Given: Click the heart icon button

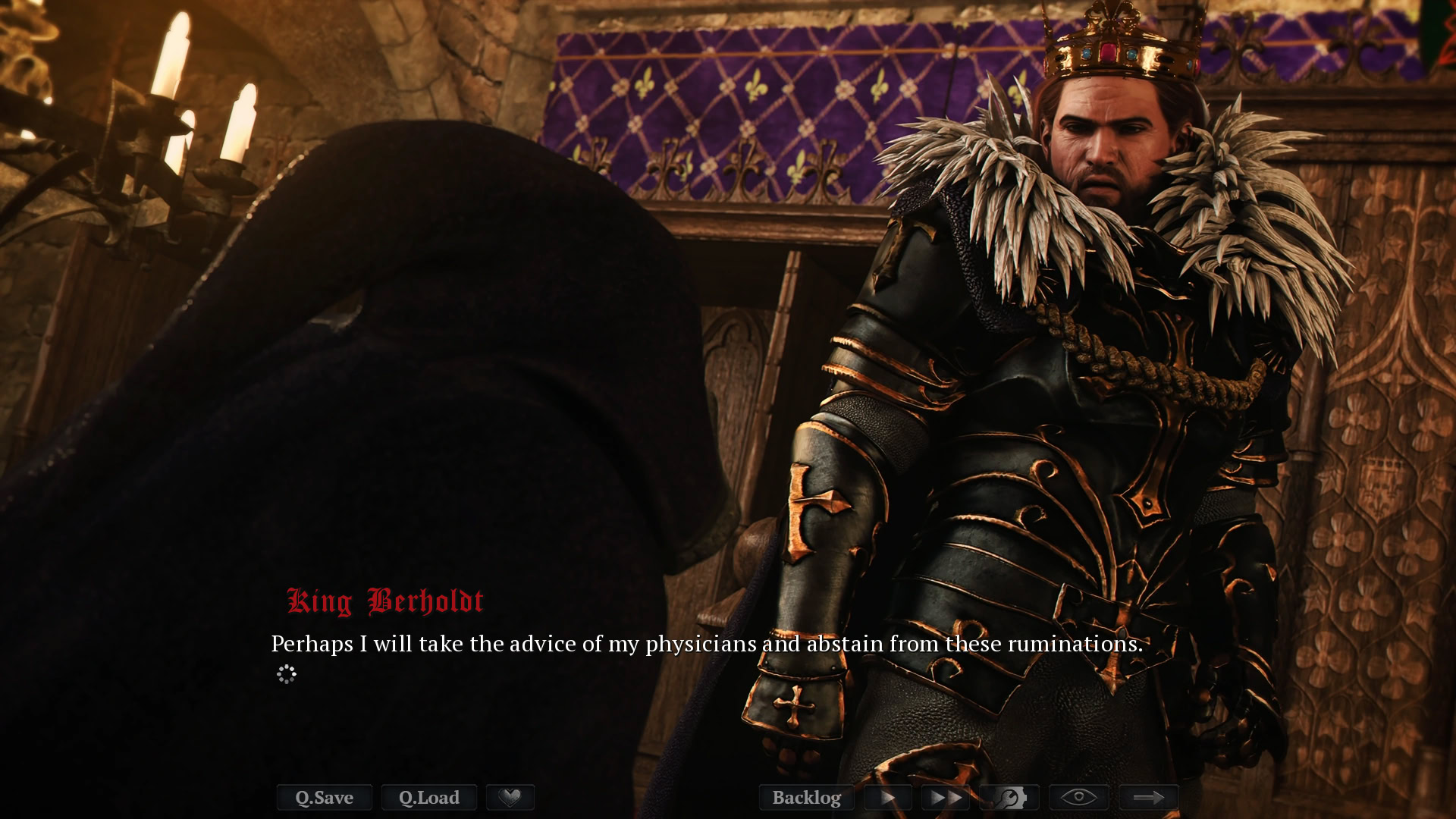Looking at the screenshot, I should [510, 797].
